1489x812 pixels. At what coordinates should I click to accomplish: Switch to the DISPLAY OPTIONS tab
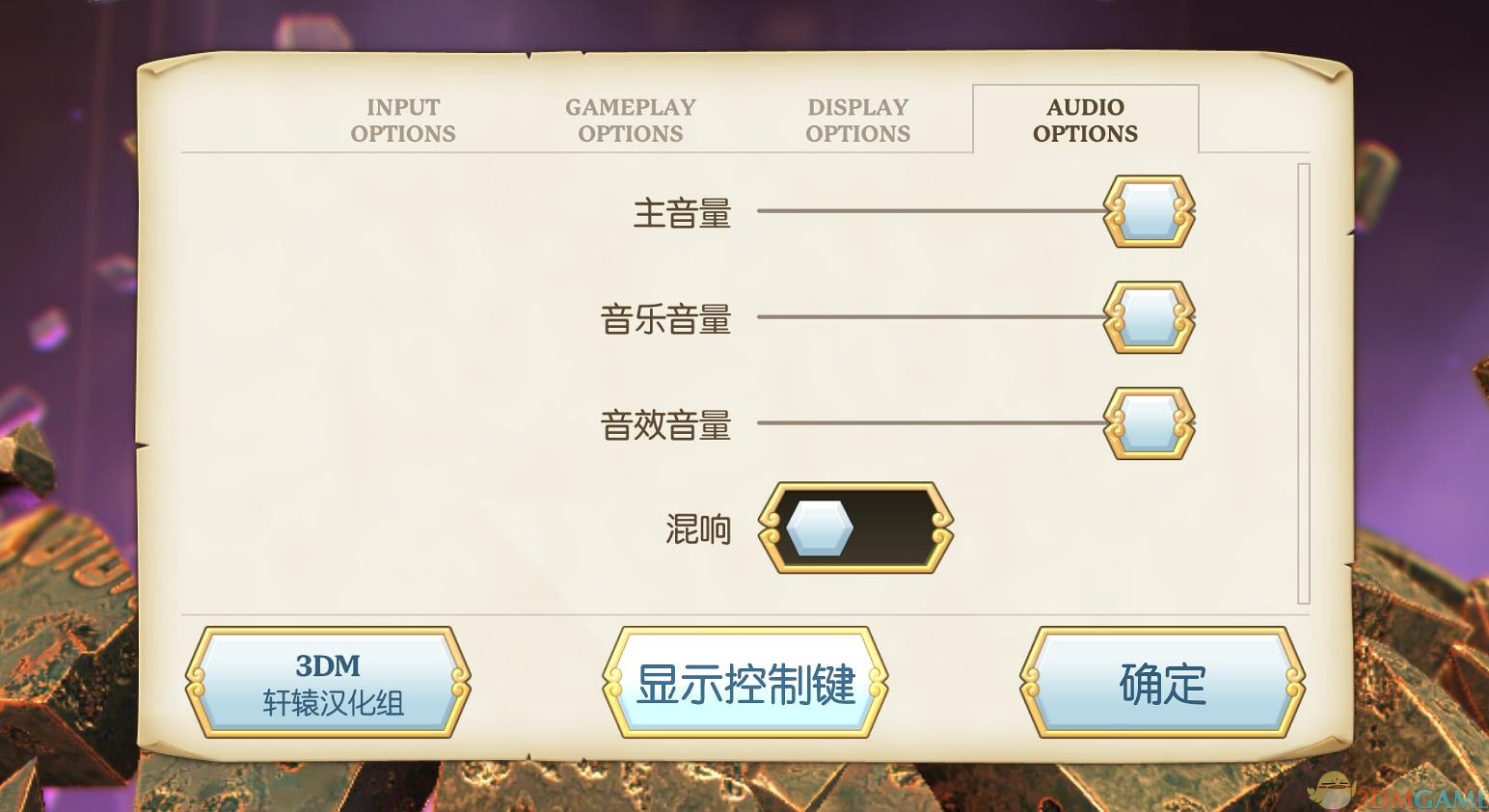point(857,120)
